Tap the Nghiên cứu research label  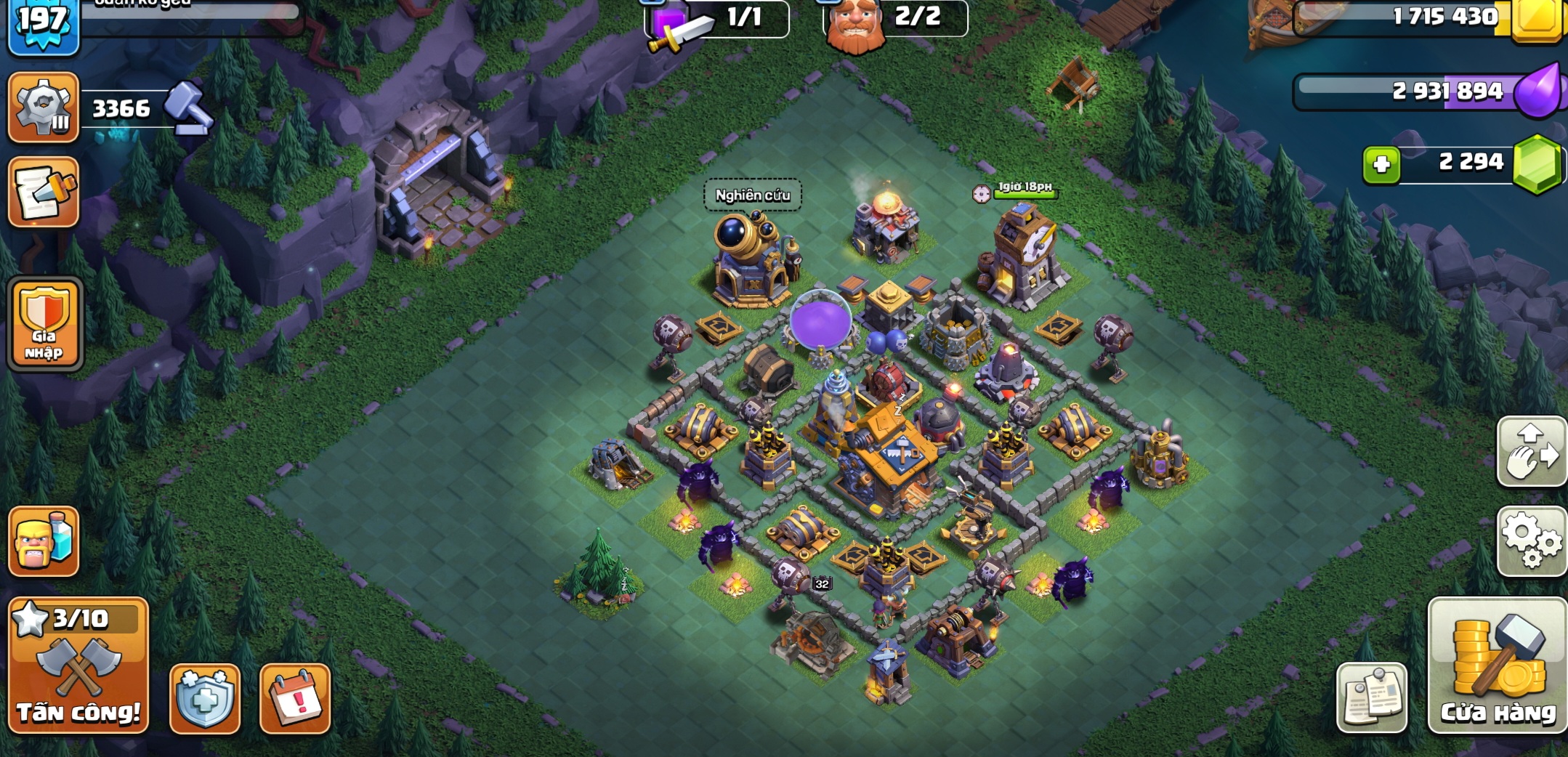[753, 195]
